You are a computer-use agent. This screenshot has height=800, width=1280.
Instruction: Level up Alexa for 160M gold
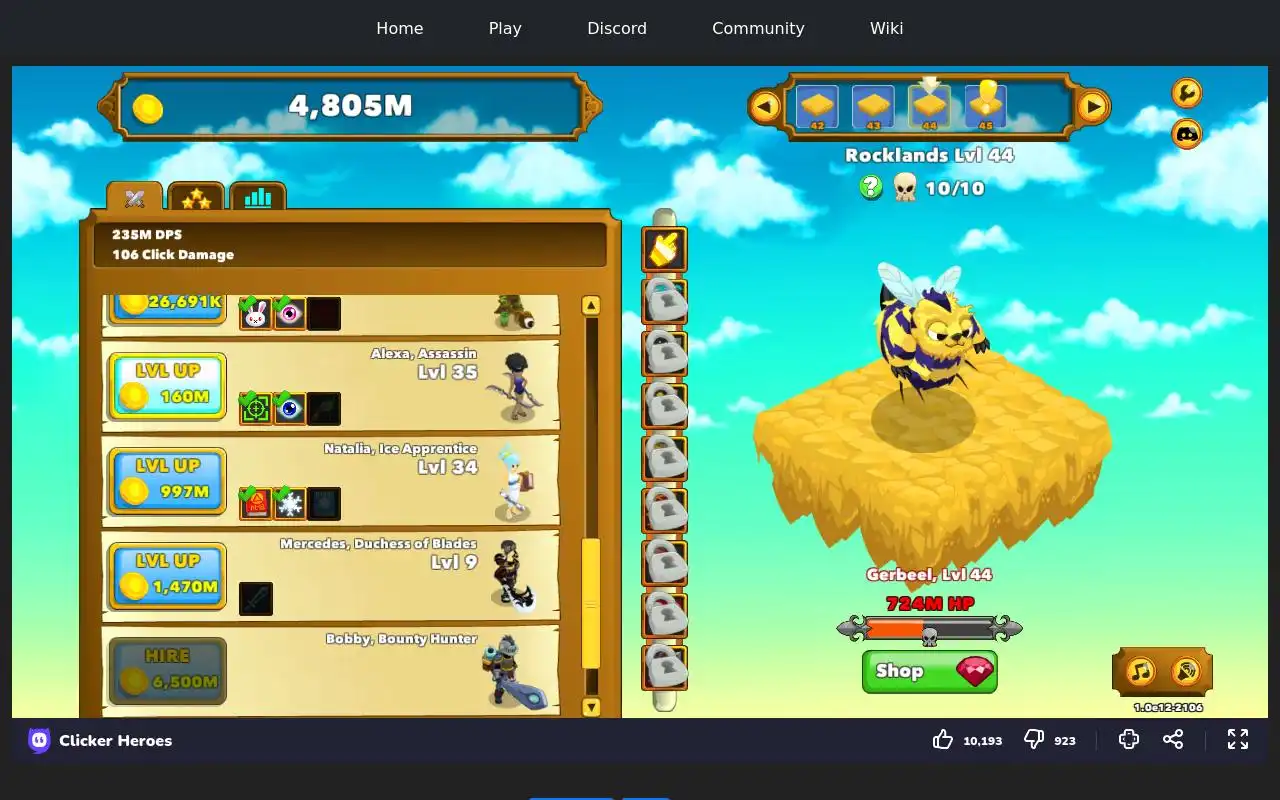167,386
